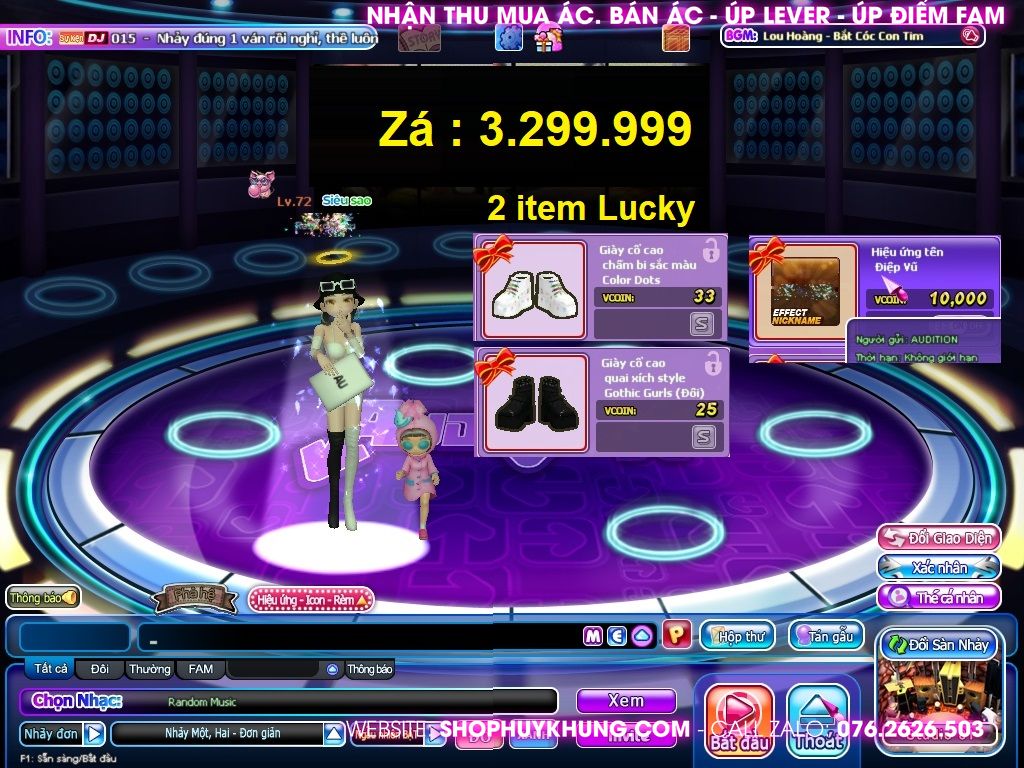The height and width of the screenshot is (768, 1024).
Task: Open the FAM chat tab
Action: [201, 669]
